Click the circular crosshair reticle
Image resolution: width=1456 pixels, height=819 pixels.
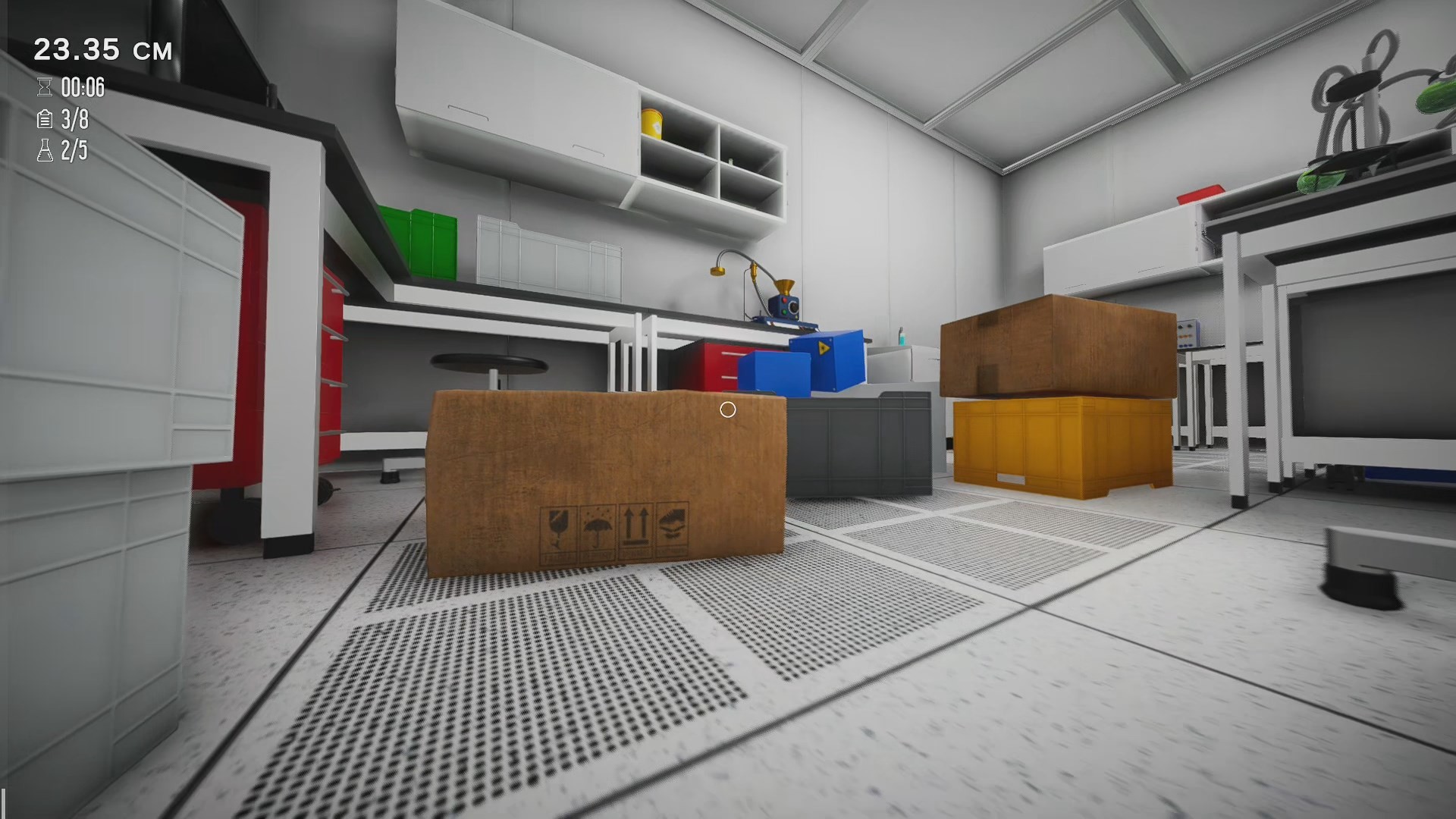[x=729, y=409]
